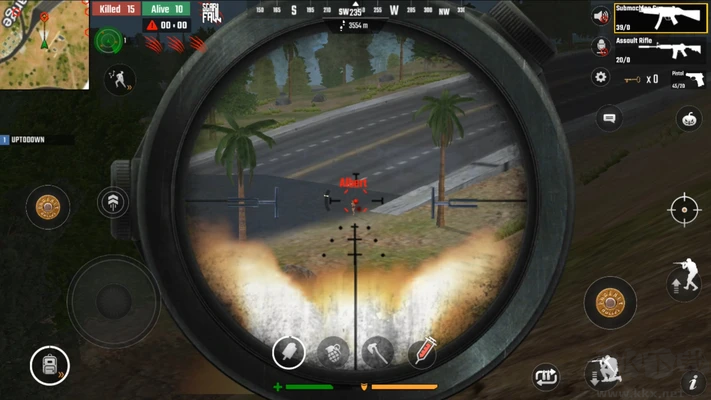This screenshot has width=711, height=400.
Task: Tap the chevron sprint button
Action: click(113, 203)
